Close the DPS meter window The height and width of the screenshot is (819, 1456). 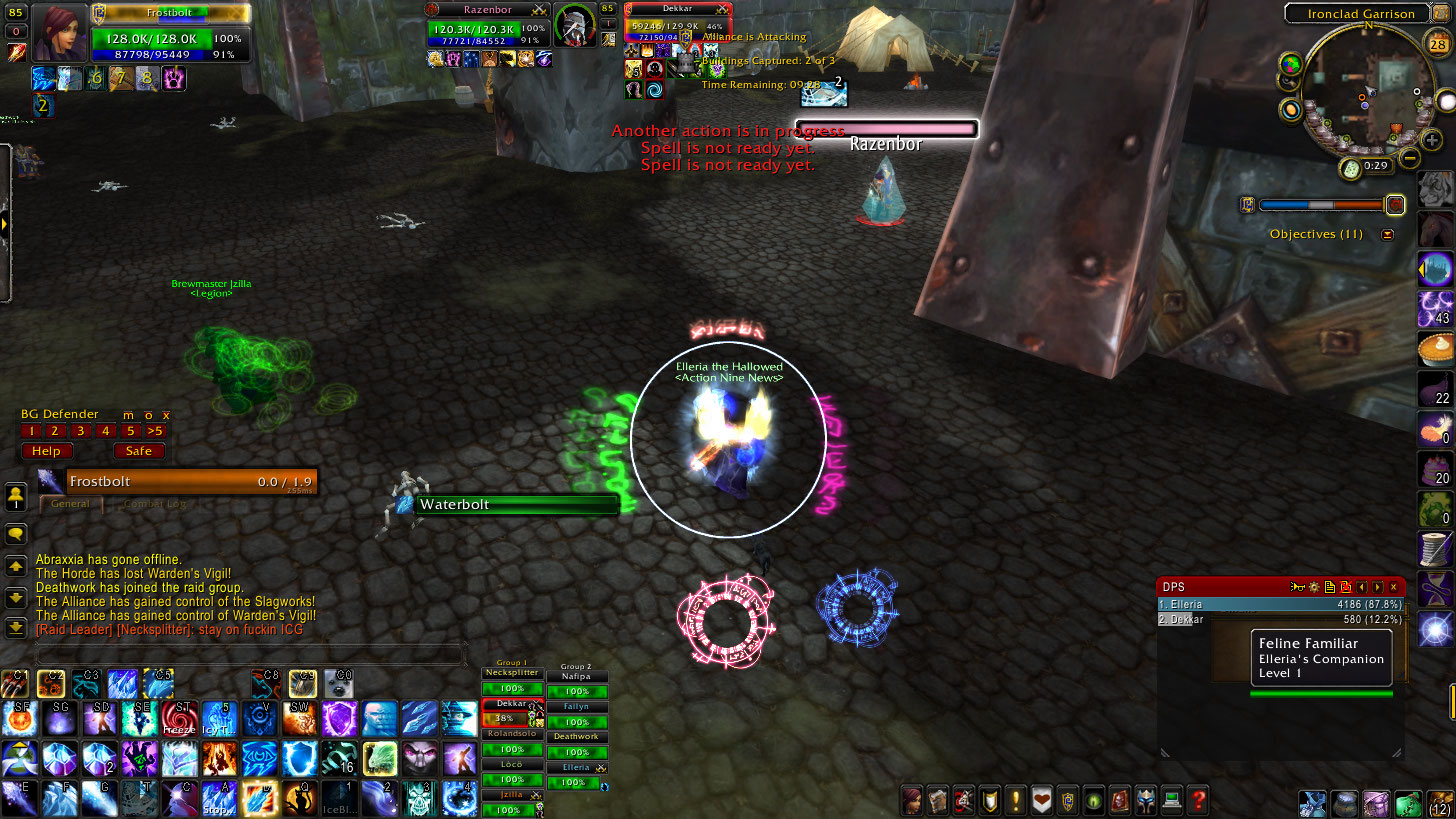pos(1393,587)
